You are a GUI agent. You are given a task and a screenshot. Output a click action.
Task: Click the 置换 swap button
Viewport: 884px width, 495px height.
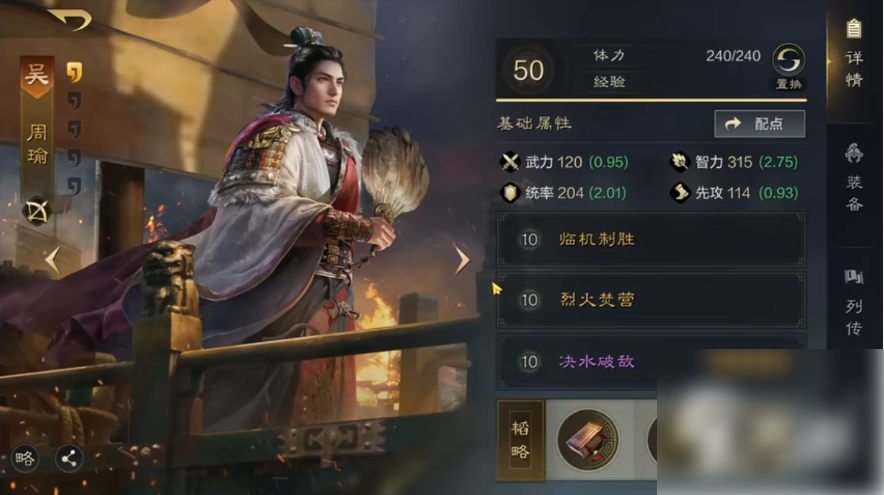pos(788,66)
